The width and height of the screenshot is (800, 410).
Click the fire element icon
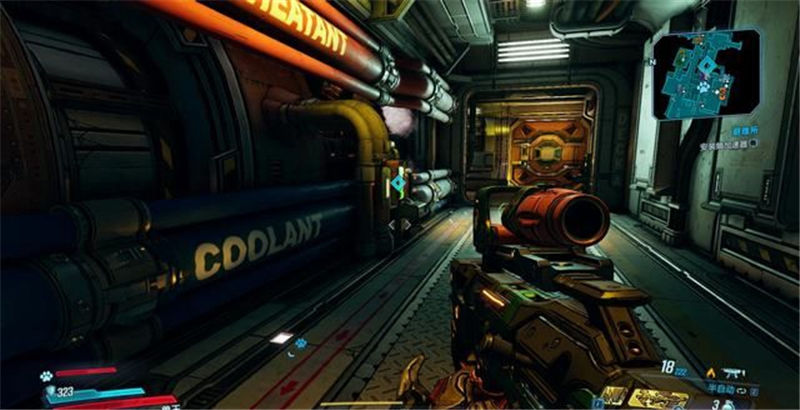[711, 372]
